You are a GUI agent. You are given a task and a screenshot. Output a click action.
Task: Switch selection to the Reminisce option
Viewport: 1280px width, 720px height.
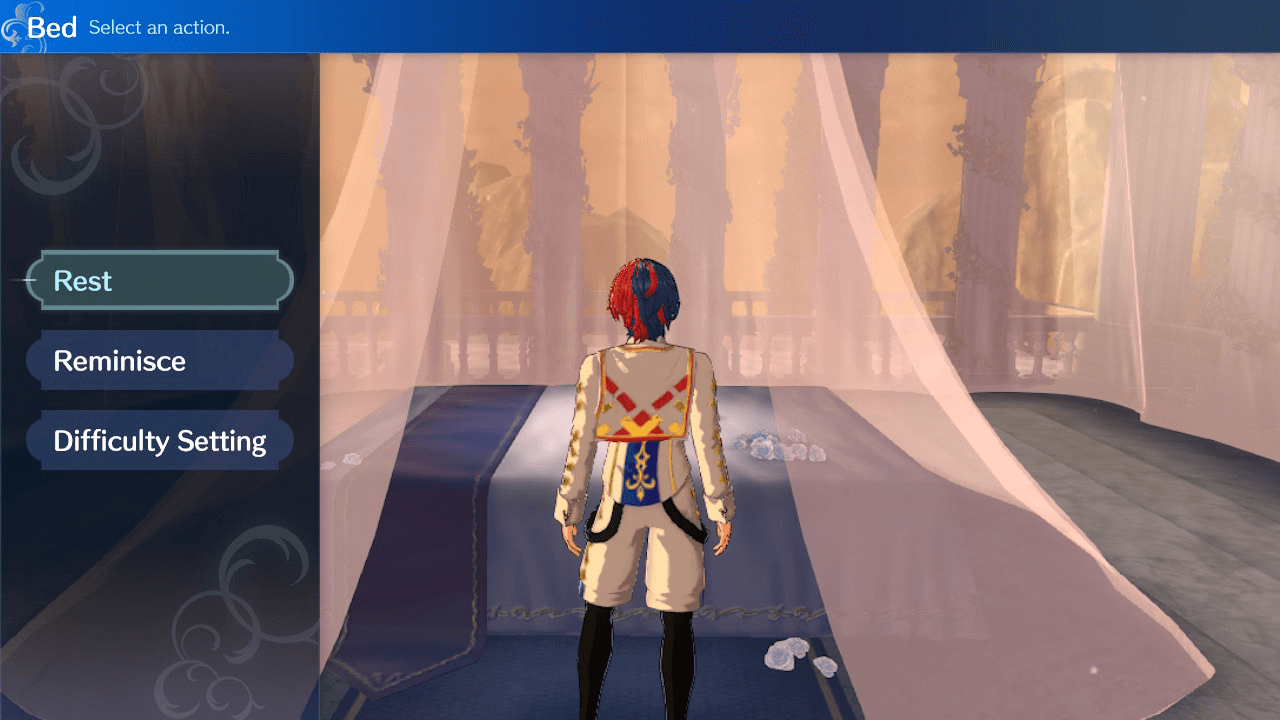click(x=159, y=360)
